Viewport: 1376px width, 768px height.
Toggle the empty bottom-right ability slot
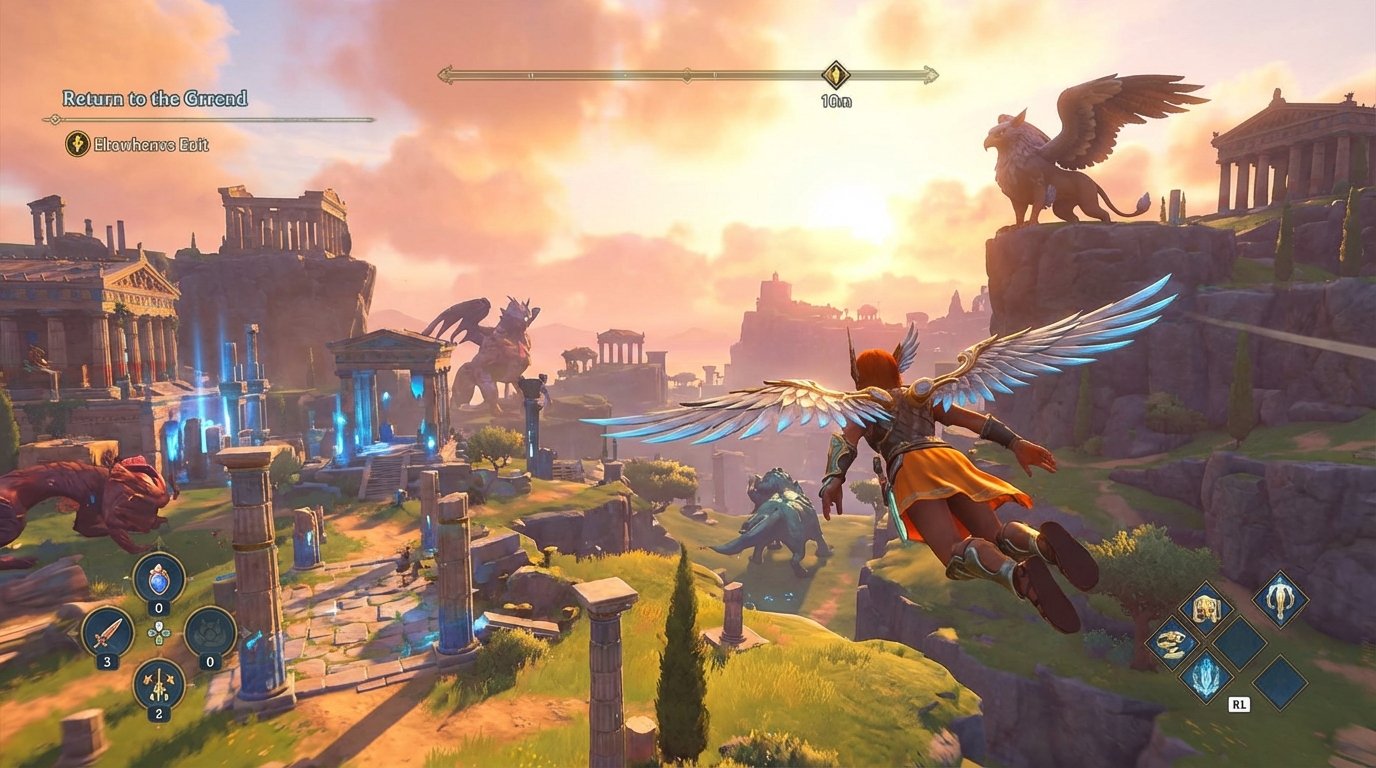point(1280,680)
